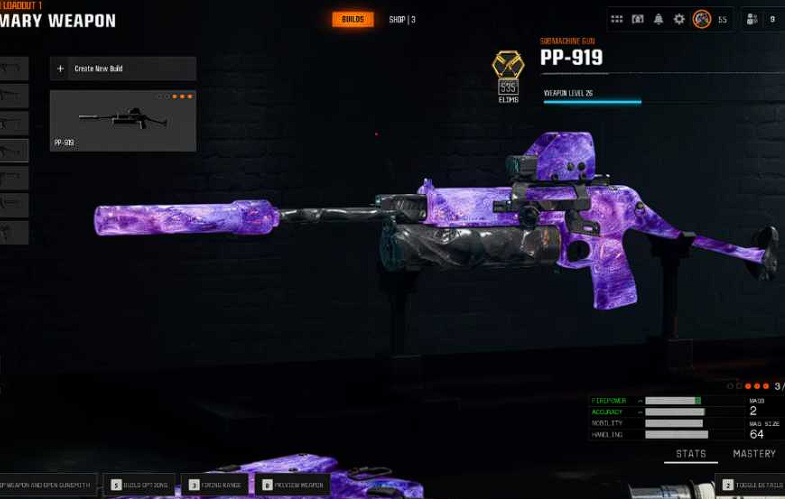Open the notifications bell

click(658, 19)
